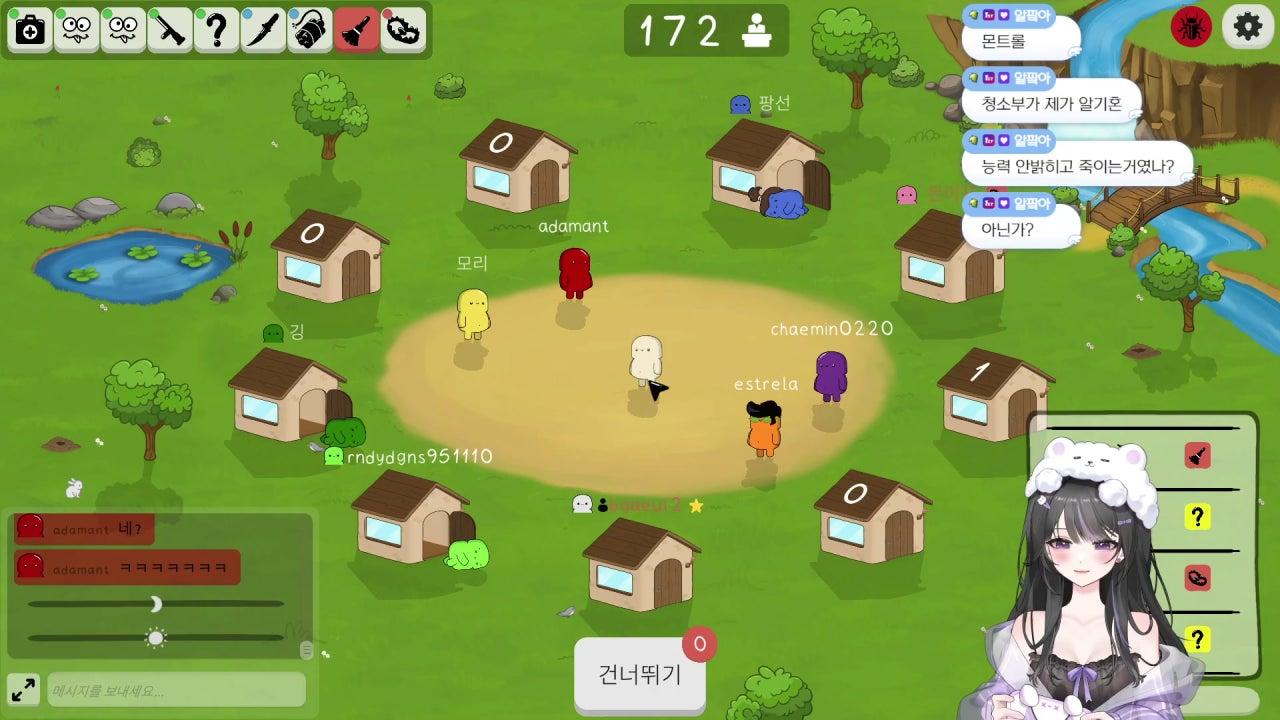Toggle the red handcuffs entry in the role list
This screenshot has height=720, width=1280.
pyautogui.click(x=1199, y=578)
